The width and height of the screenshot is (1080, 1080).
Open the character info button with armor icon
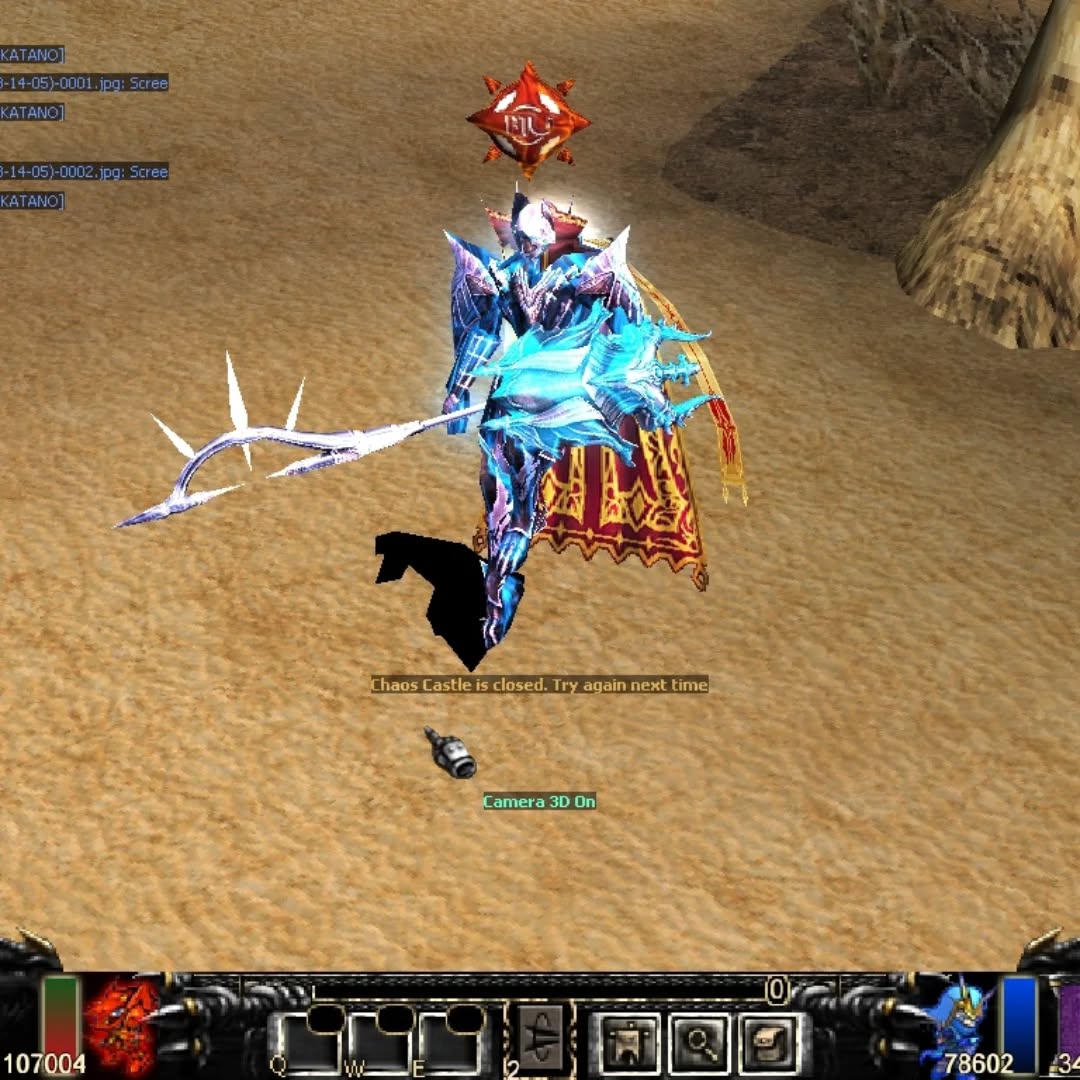click(629, 1043)
